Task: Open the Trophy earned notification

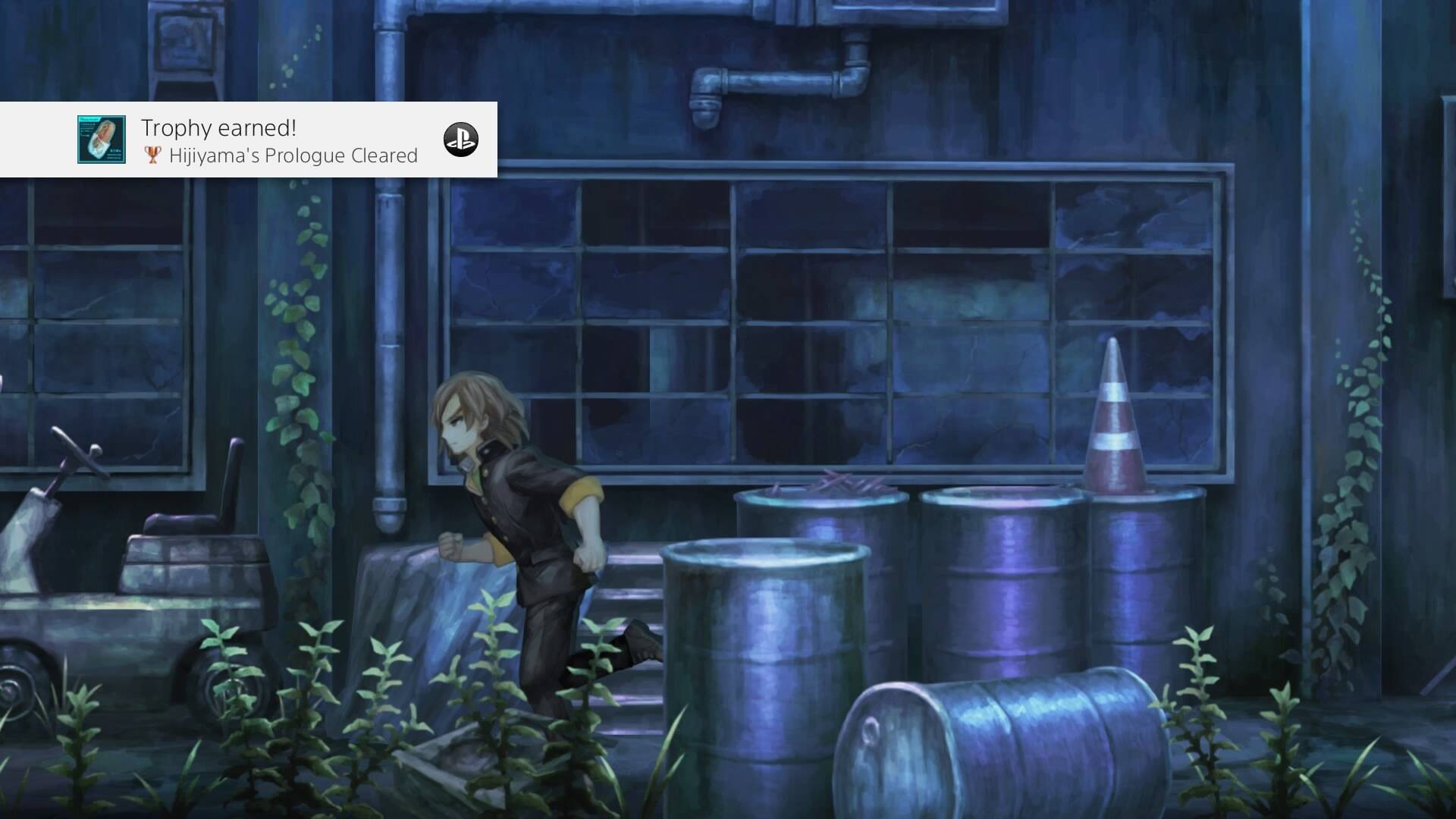Action: [x=279, y=140]
